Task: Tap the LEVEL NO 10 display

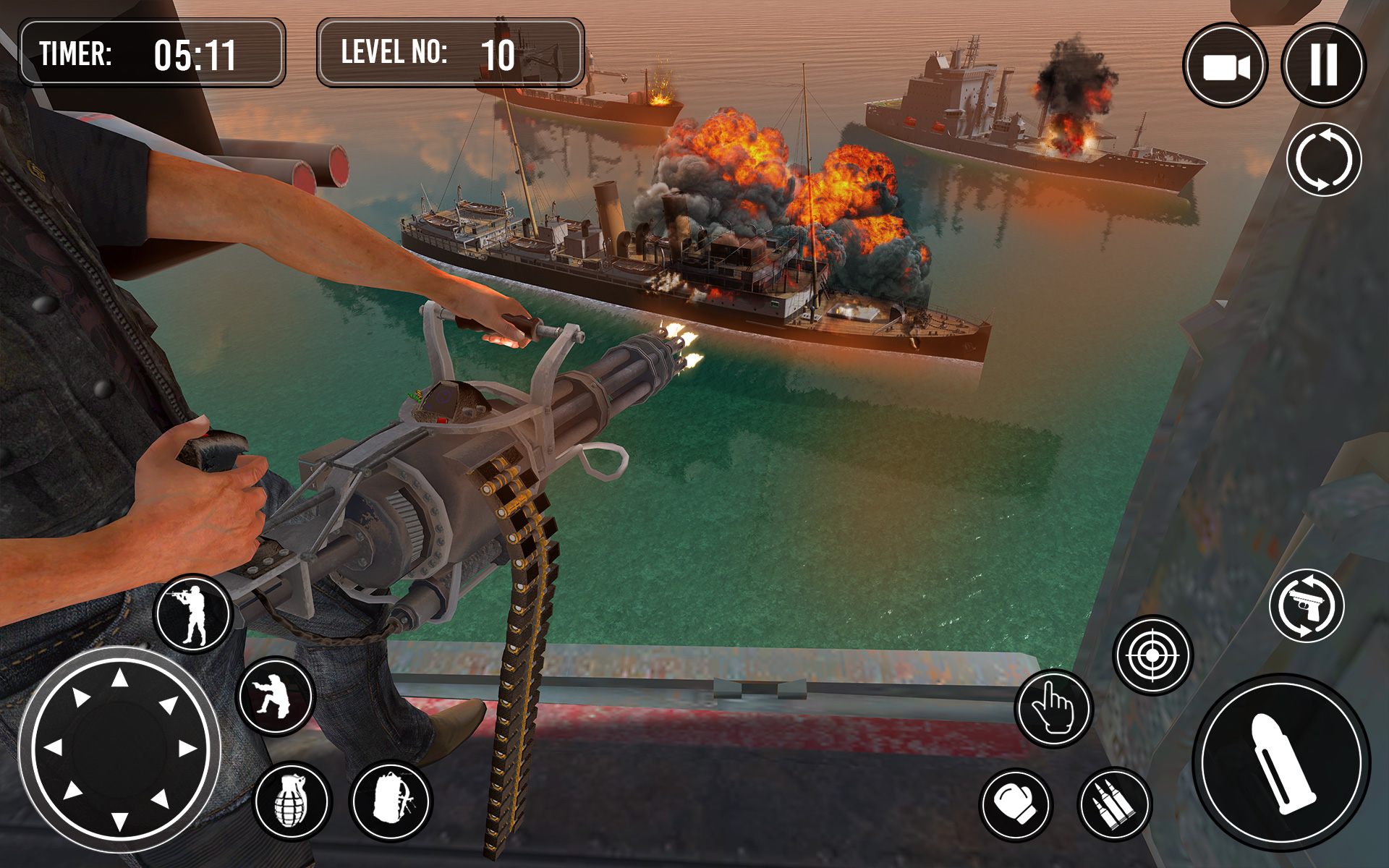Action: click(x=449, y=53)
